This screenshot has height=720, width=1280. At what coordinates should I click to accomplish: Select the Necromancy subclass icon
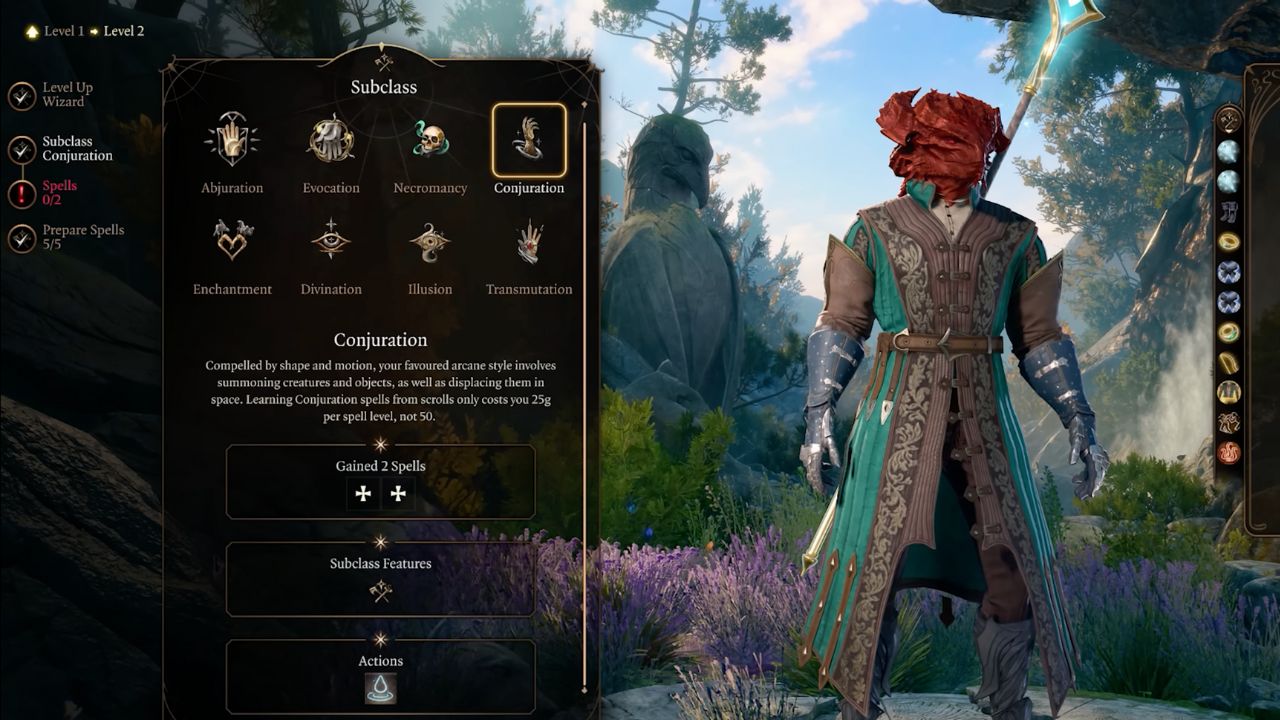pos(429,140)
